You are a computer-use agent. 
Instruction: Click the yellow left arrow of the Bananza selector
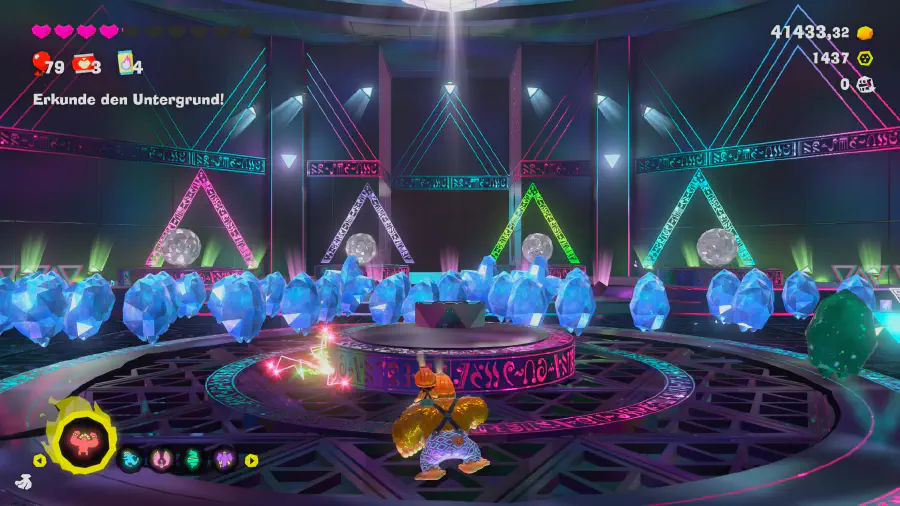(40, 461)
